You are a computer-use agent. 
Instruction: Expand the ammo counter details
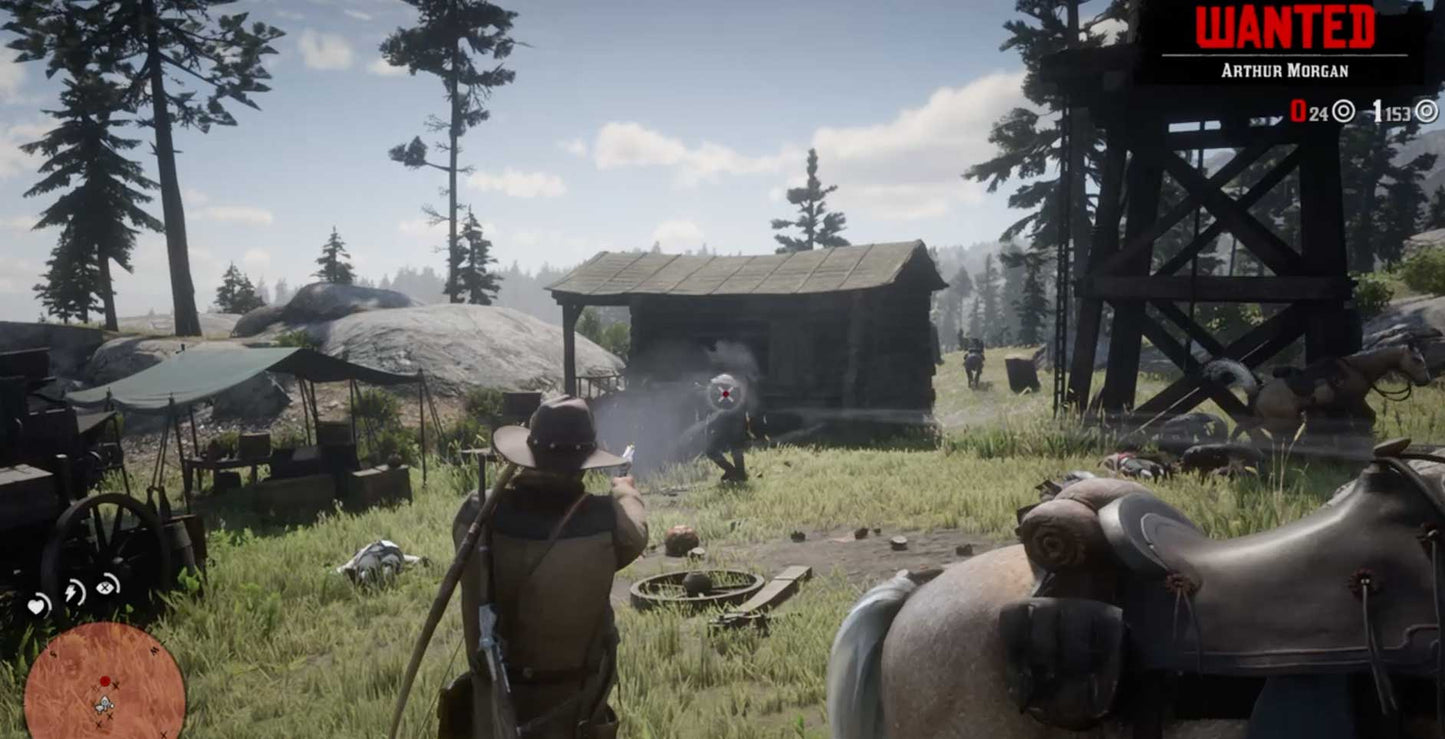[1360, 111]
